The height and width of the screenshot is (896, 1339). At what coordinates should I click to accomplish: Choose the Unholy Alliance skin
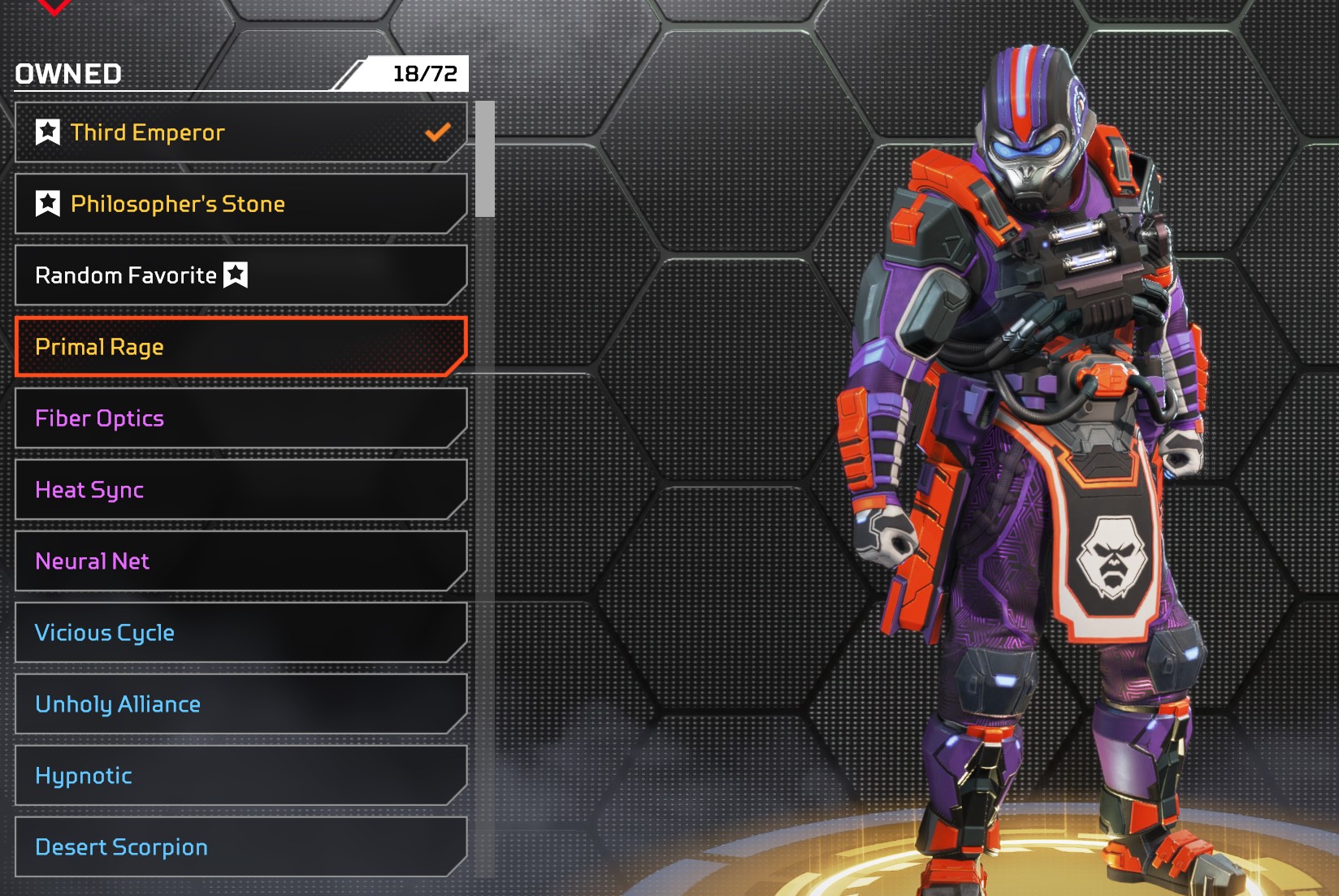pos(240,704)
